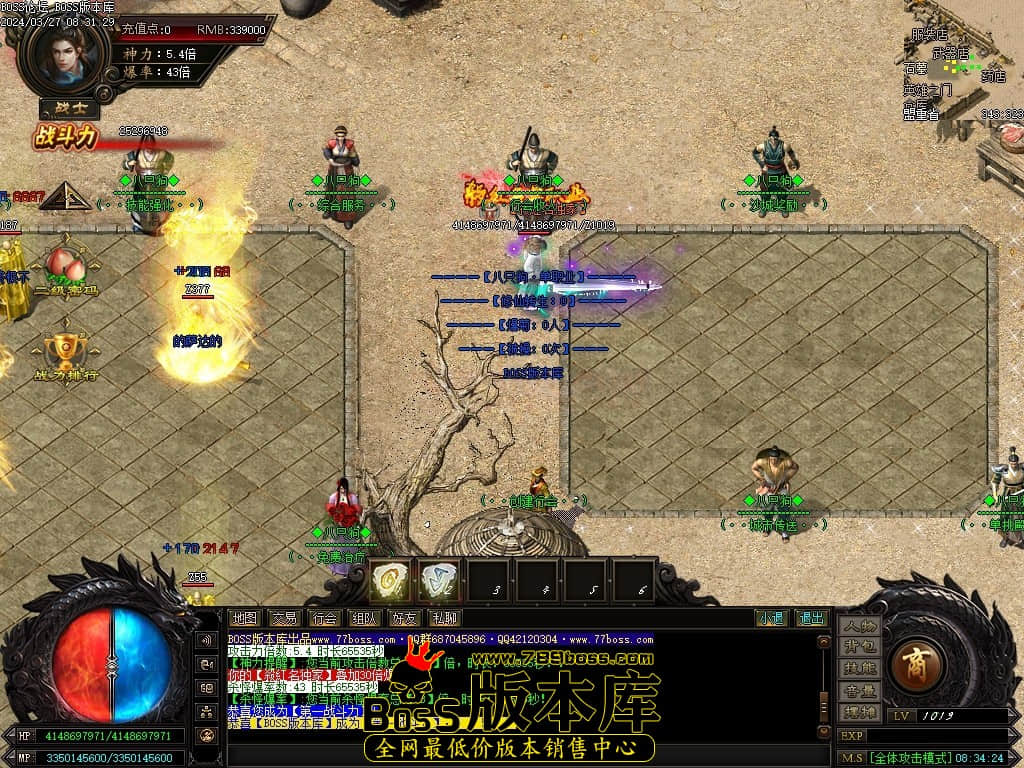Viewport: 1024px width, 768px height.
Task: Open the 背包 inventory bag
Action: coord(860,647)
